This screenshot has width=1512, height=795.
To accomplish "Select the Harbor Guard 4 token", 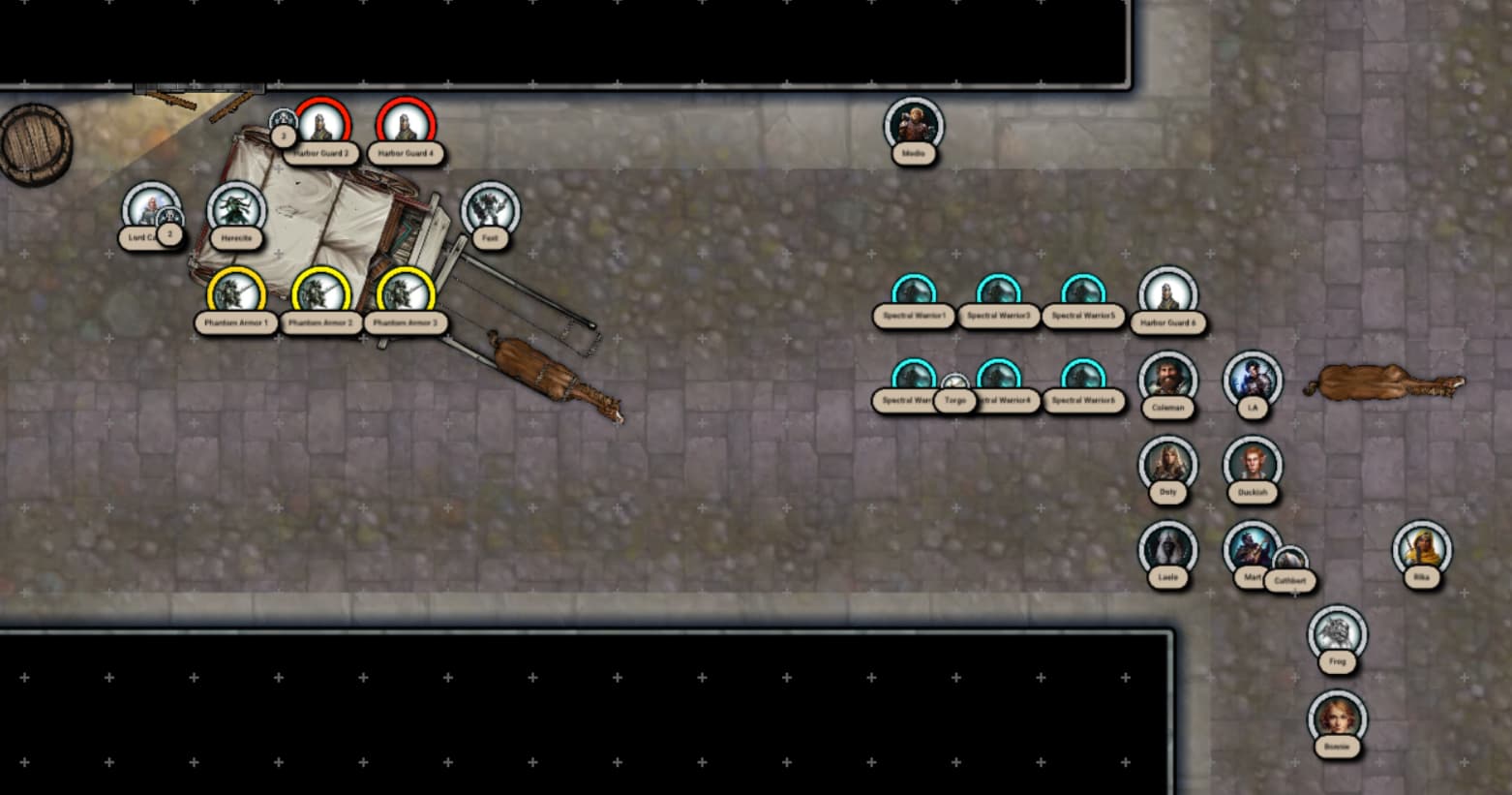I will pos(406,126).
